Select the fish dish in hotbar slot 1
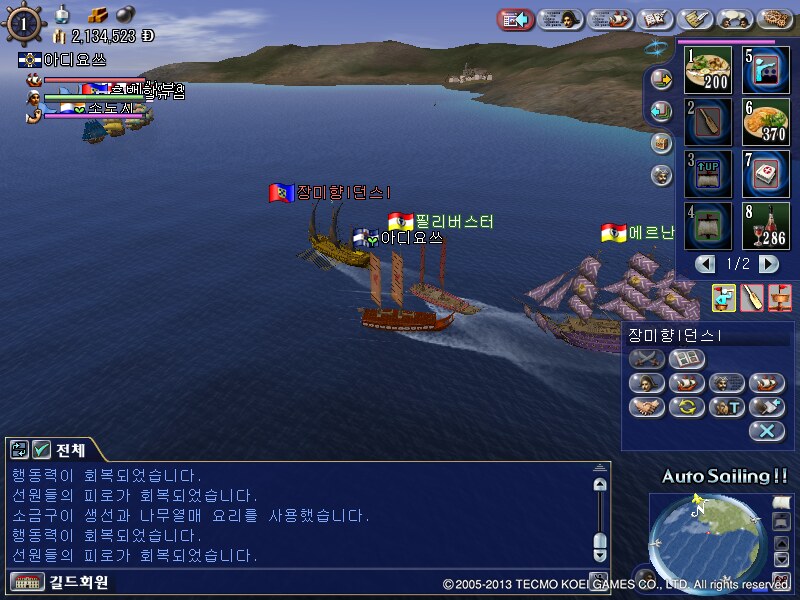The width and height of the screenshot is (800, 600). [x=708, y=69]
